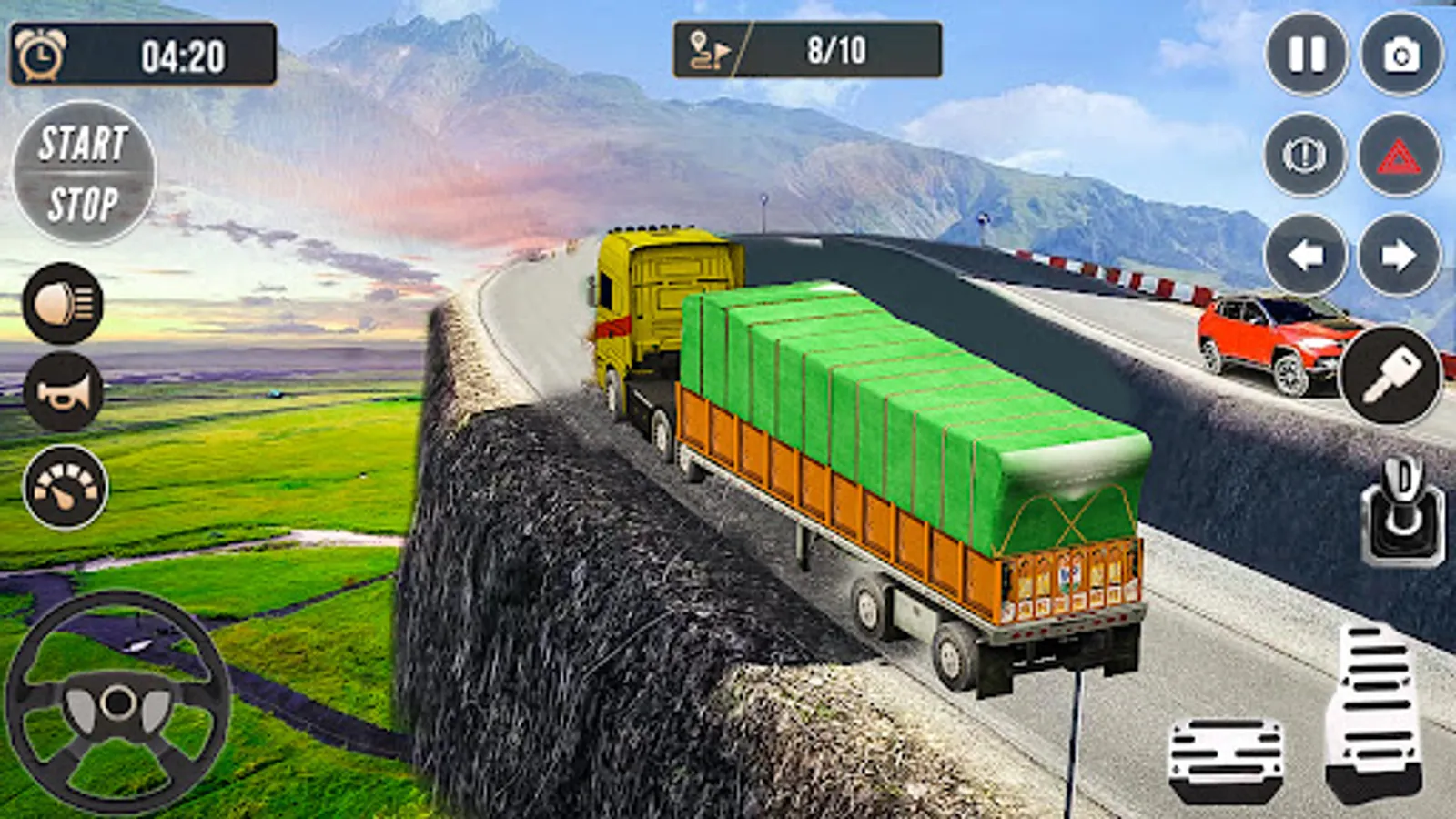Take a screenshot with the camera button
This screenshot has width=1456, height=819.
click(1401, 55)
